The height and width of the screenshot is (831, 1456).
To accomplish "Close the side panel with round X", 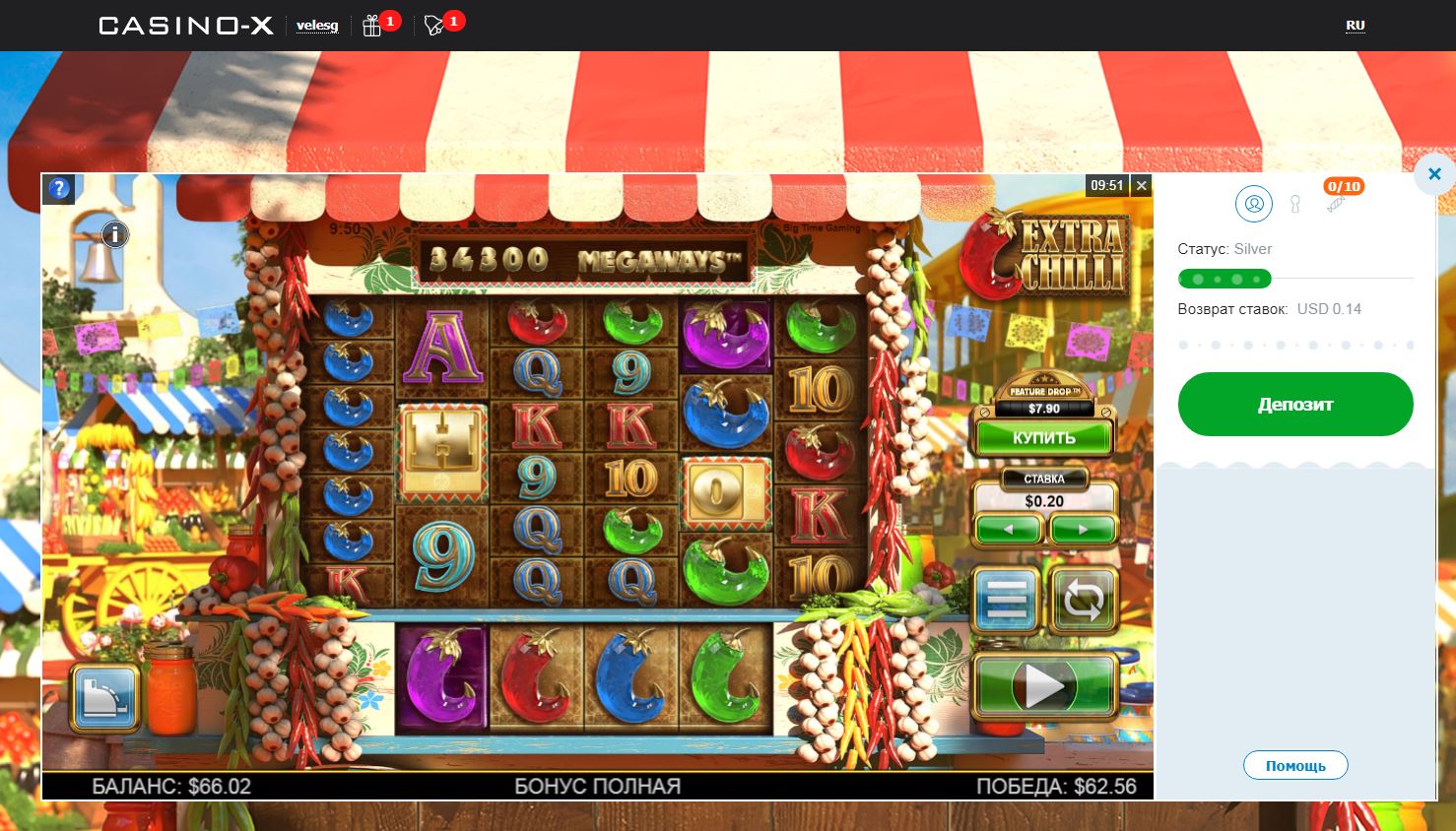I will [1433, 174].
